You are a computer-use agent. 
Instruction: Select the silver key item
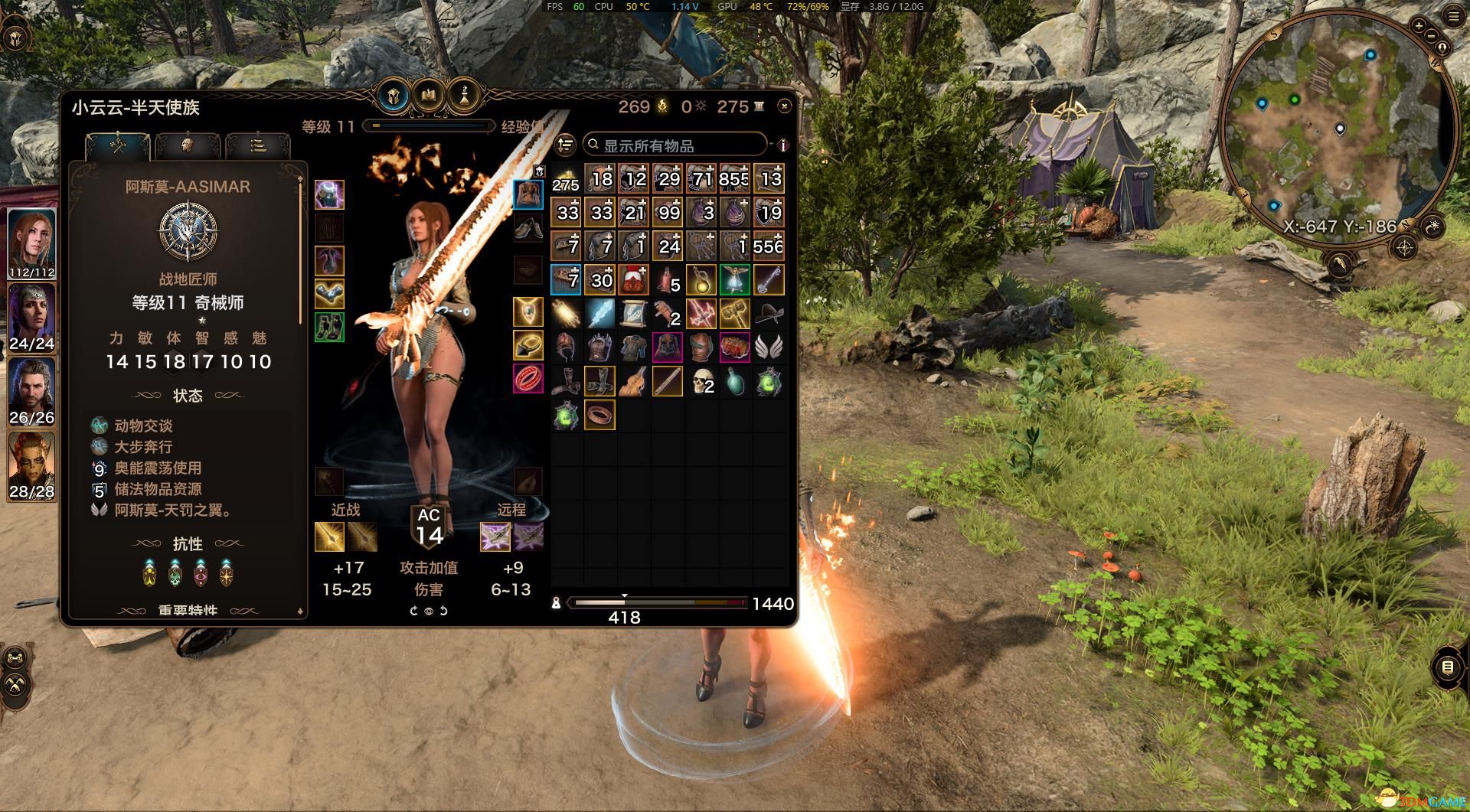769,280
